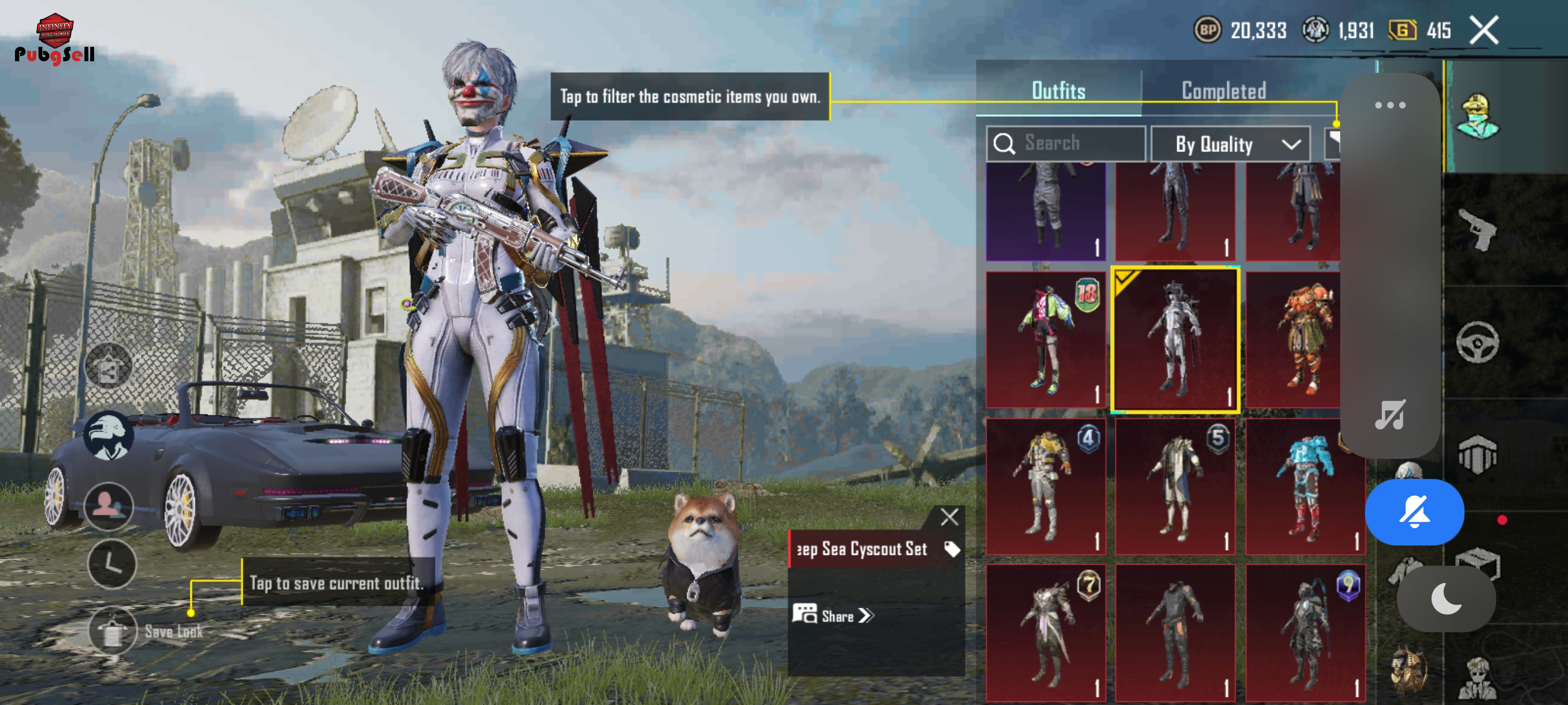Select the outfit tile with level 4 badge
Viewport: 1568px width, 705px height.
coord(1045,487)
